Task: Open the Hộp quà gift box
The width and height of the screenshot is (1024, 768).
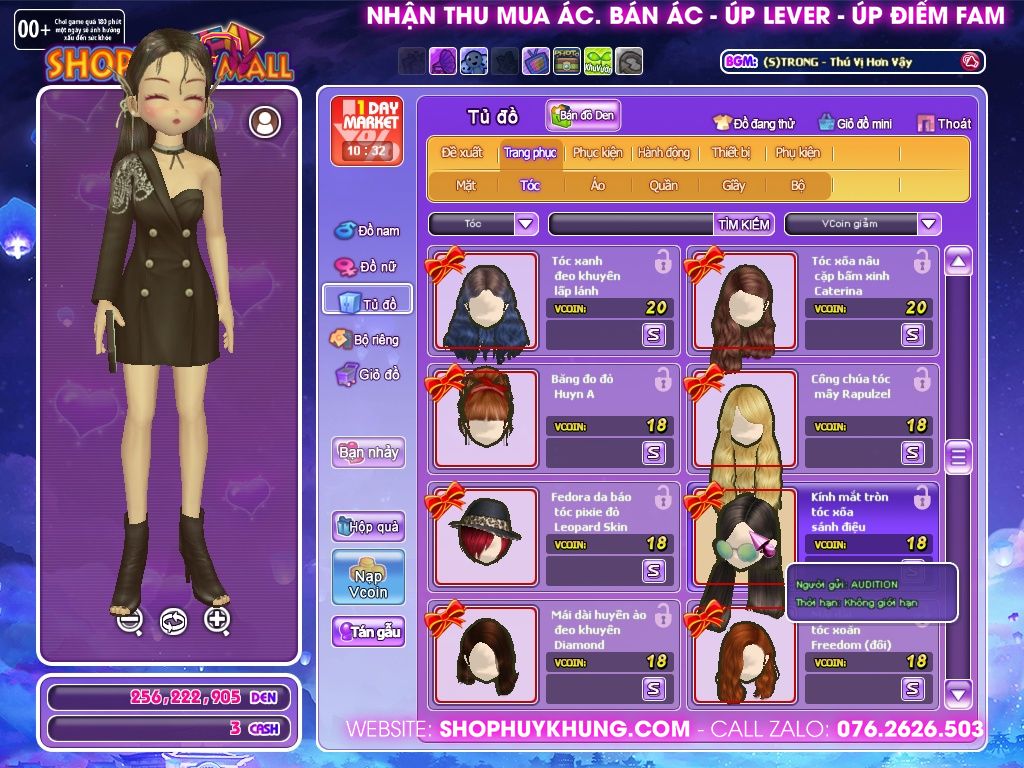Action: (368, 527)
